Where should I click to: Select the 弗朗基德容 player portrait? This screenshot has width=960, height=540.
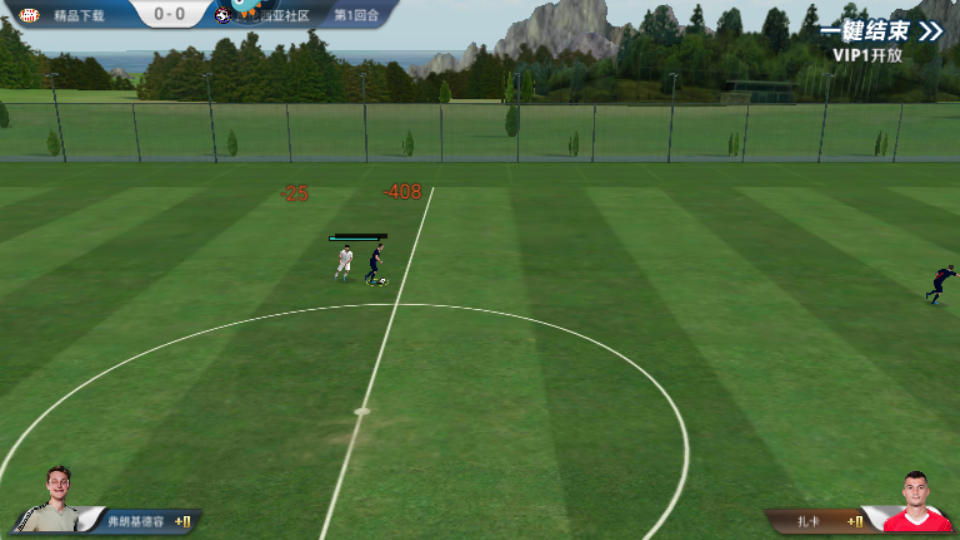57,499
